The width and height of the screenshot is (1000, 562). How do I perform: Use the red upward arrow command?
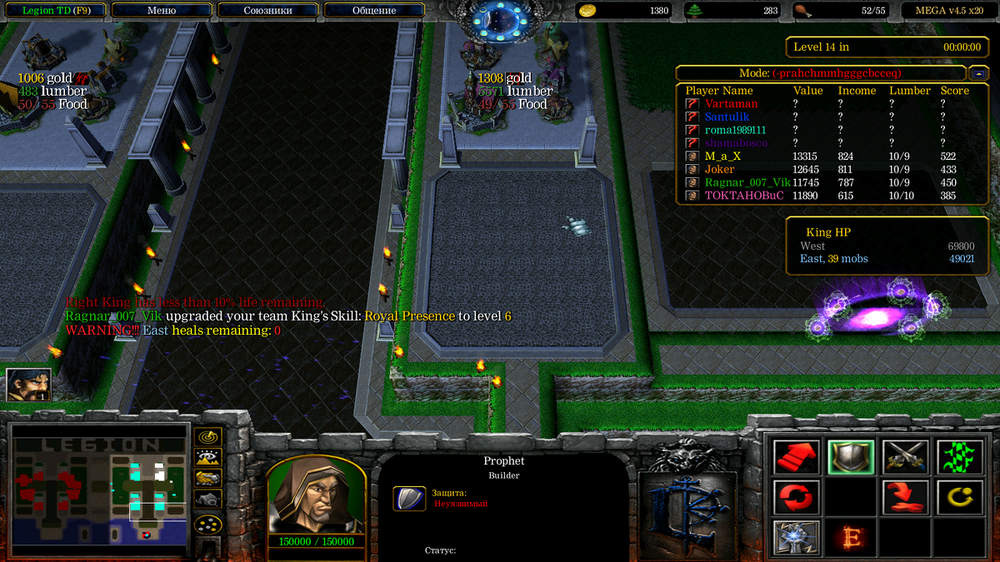coord(796,458)
